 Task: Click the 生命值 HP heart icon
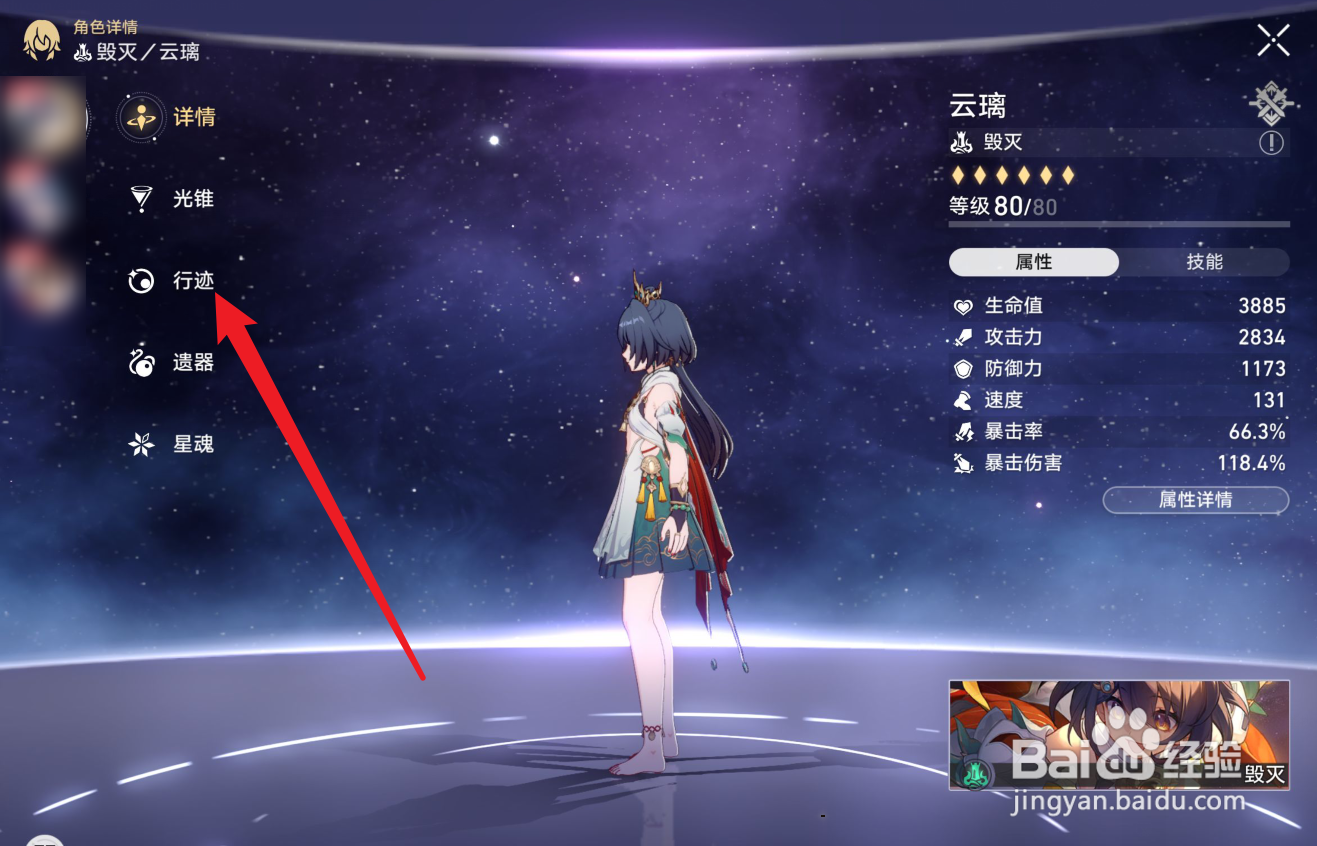click(x=963, y=306)
